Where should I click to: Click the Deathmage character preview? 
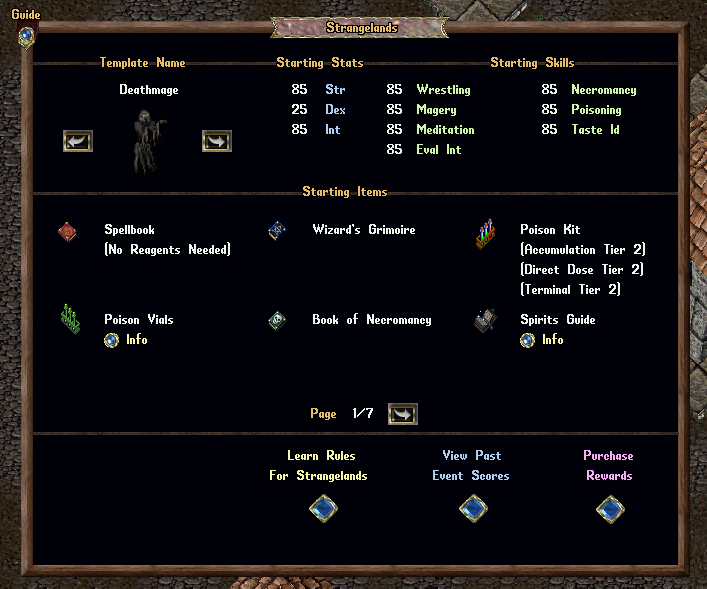[148, 140]
